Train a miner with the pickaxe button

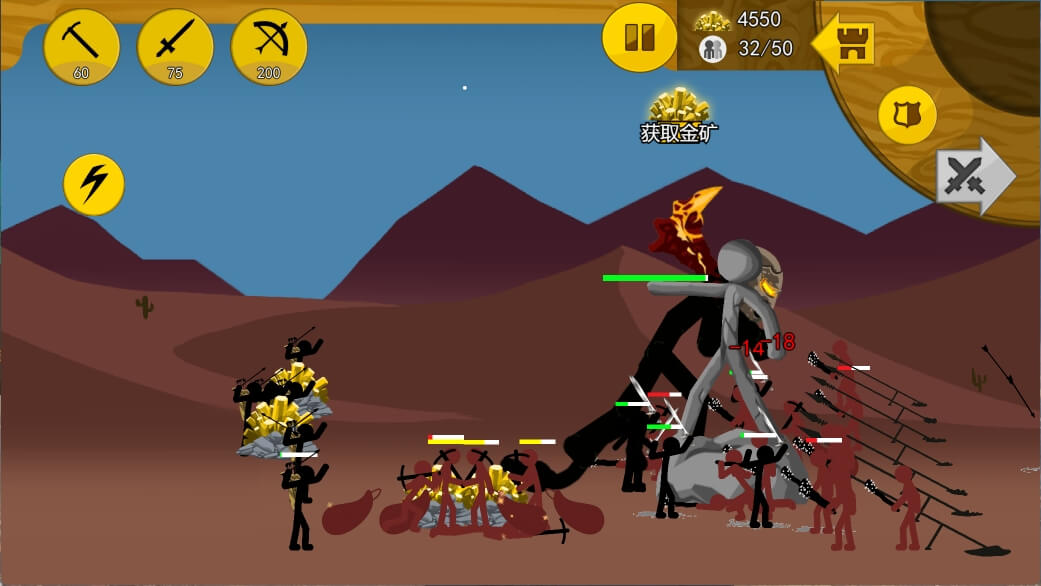point(81,46)
